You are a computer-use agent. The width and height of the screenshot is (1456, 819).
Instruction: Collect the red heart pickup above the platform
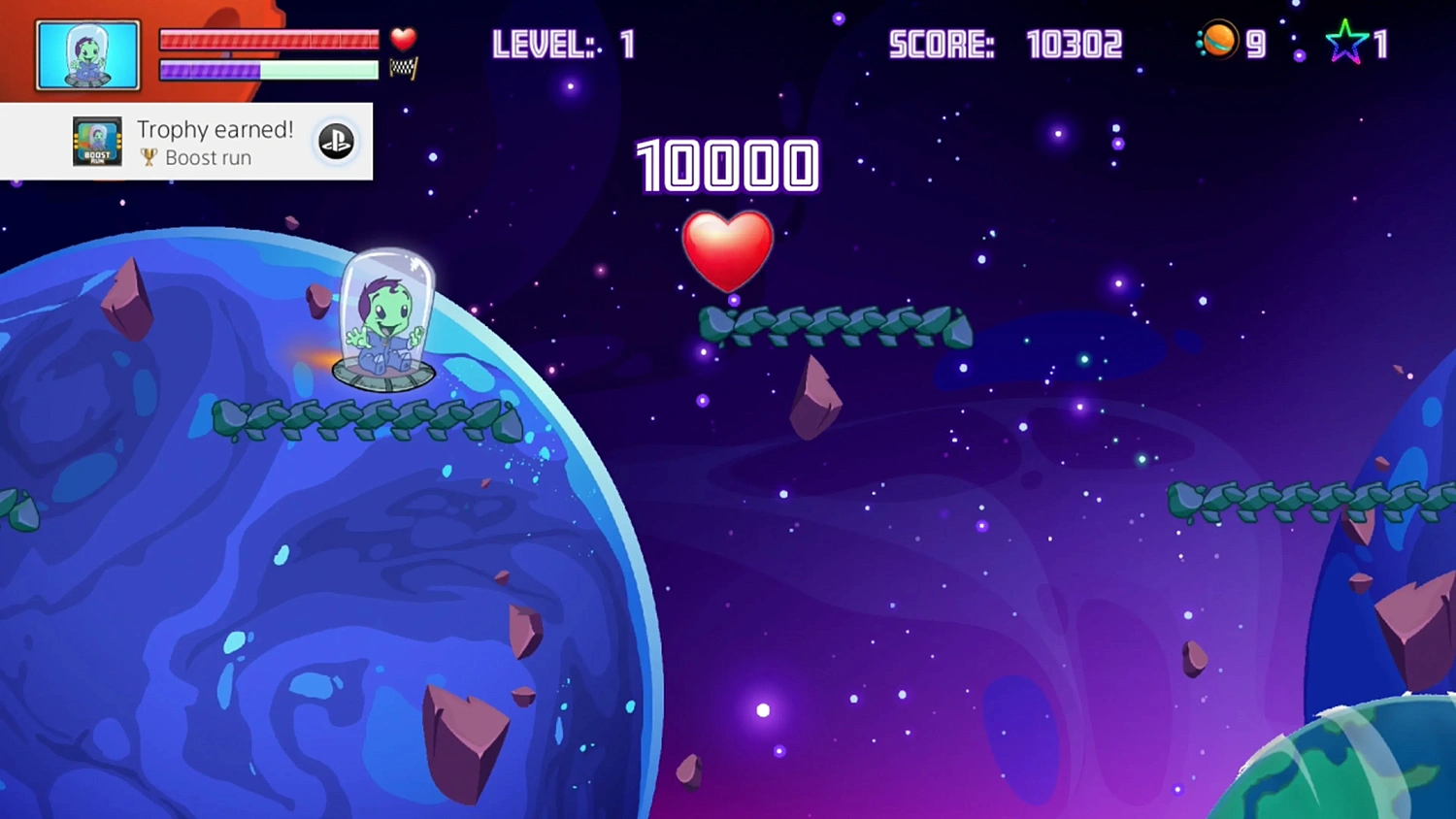pyautogui.click(x=729, y=252)
